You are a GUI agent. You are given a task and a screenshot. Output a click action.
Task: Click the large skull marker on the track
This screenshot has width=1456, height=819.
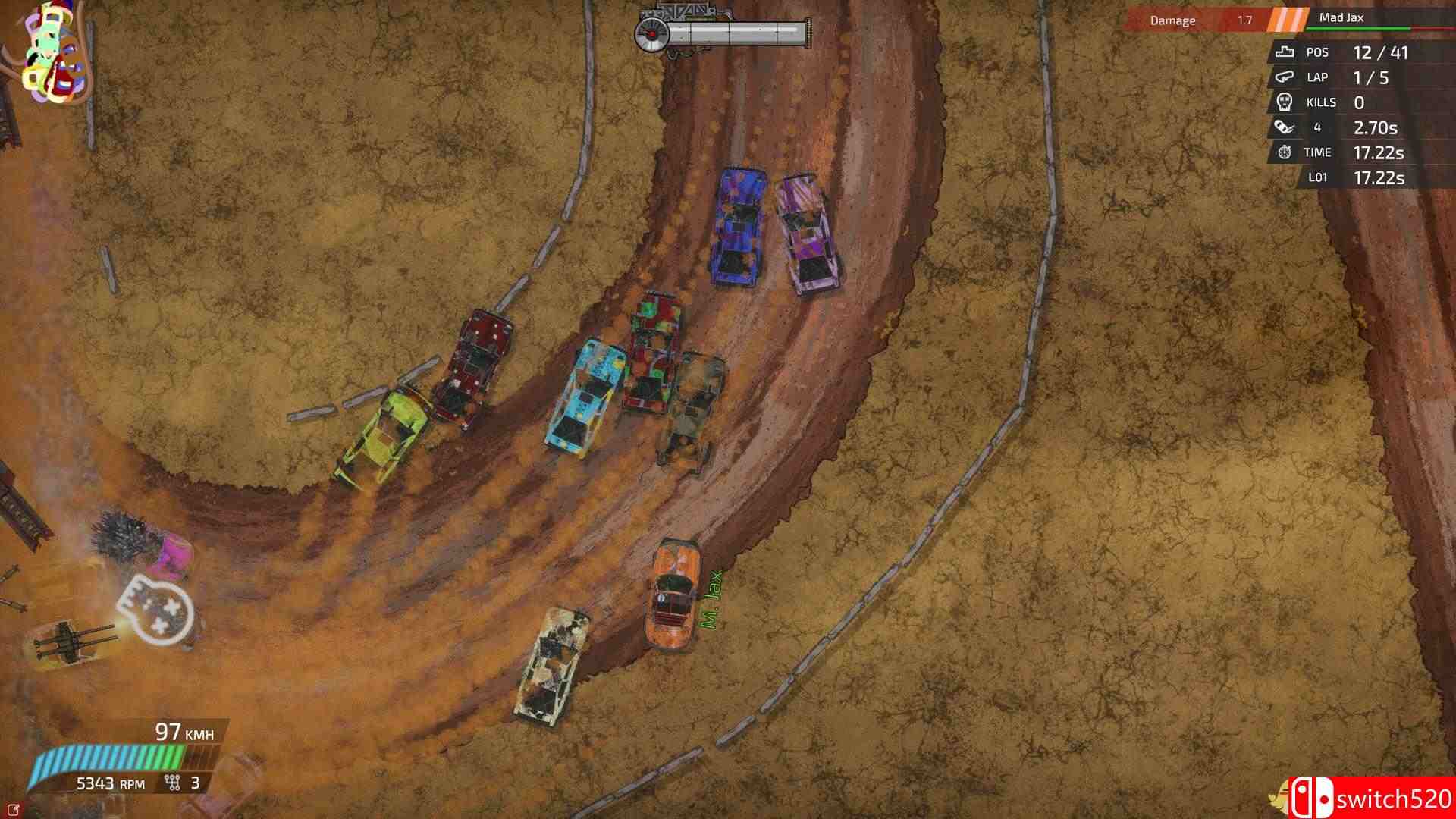(x=155, y=607)
